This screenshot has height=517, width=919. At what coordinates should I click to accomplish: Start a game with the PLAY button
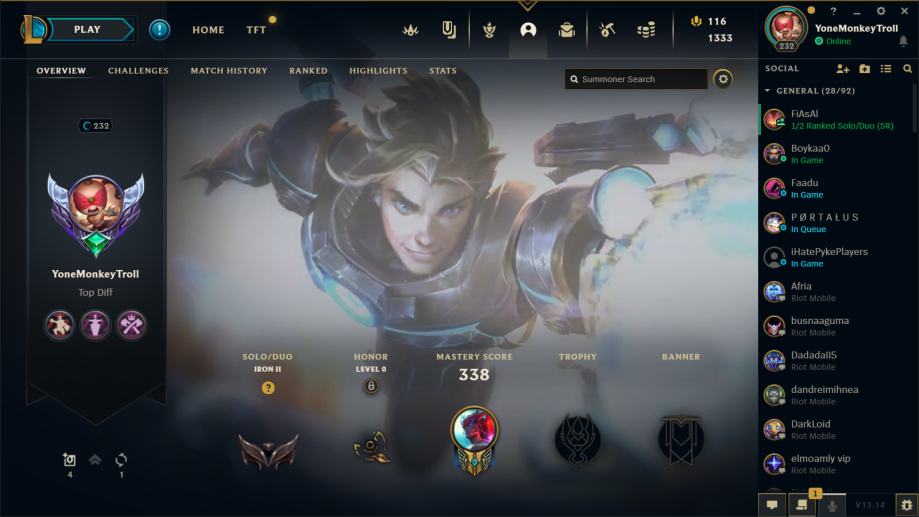click(87, 30)
